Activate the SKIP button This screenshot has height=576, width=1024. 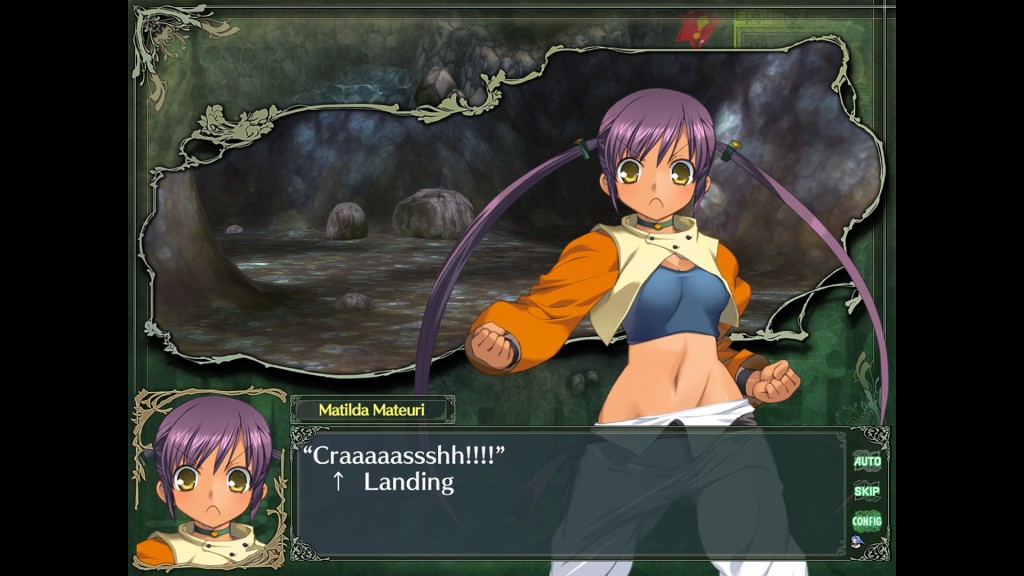pos(866,492)
